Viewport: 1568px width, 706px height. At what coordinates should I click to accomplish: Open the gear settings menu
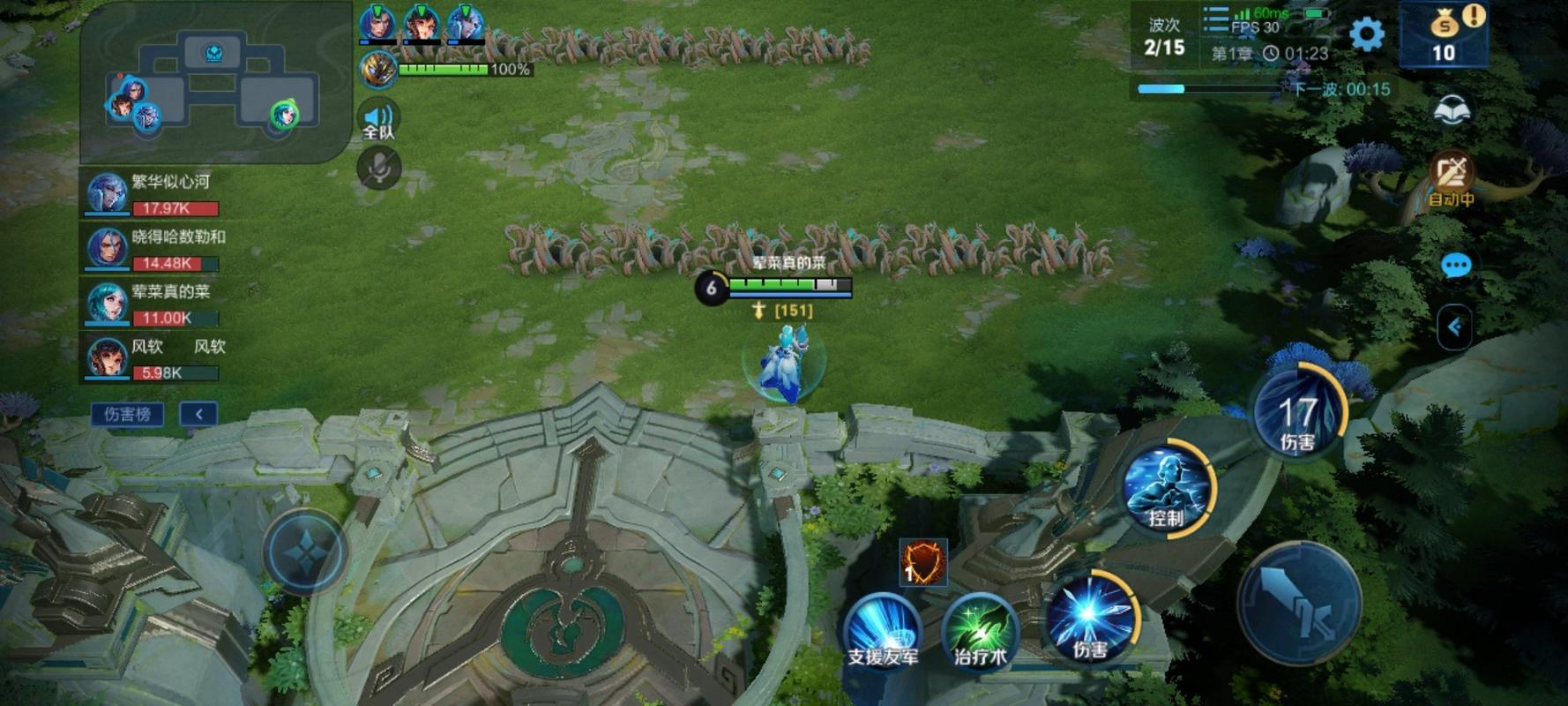1367,34
